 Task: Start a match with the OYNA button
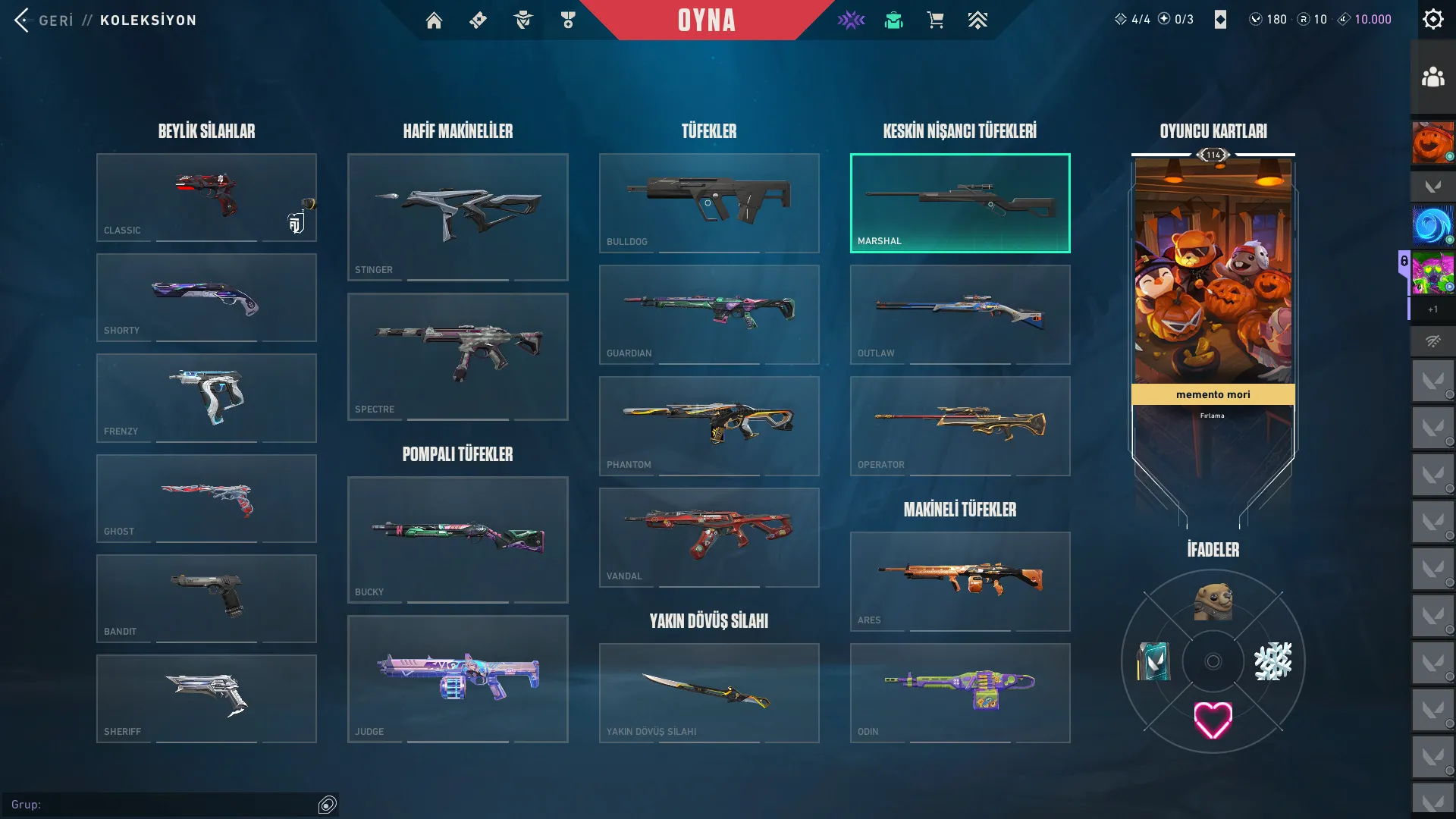[x=706, y=20]
